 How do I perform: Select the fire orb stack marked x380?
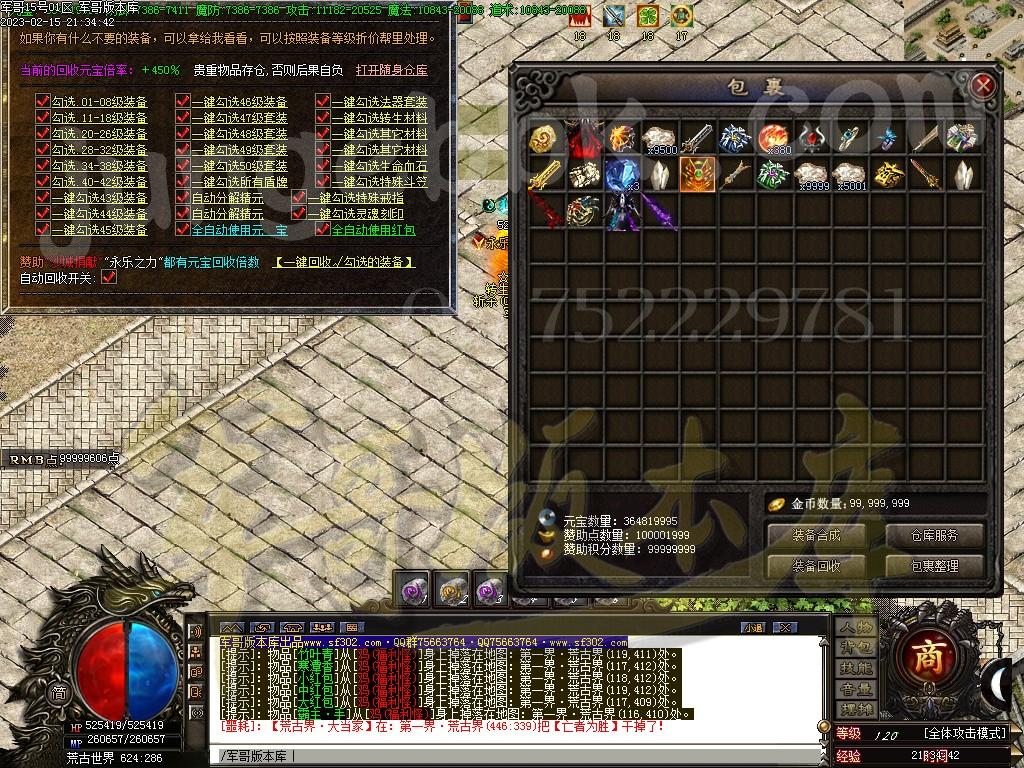click(x=774, y=138)
